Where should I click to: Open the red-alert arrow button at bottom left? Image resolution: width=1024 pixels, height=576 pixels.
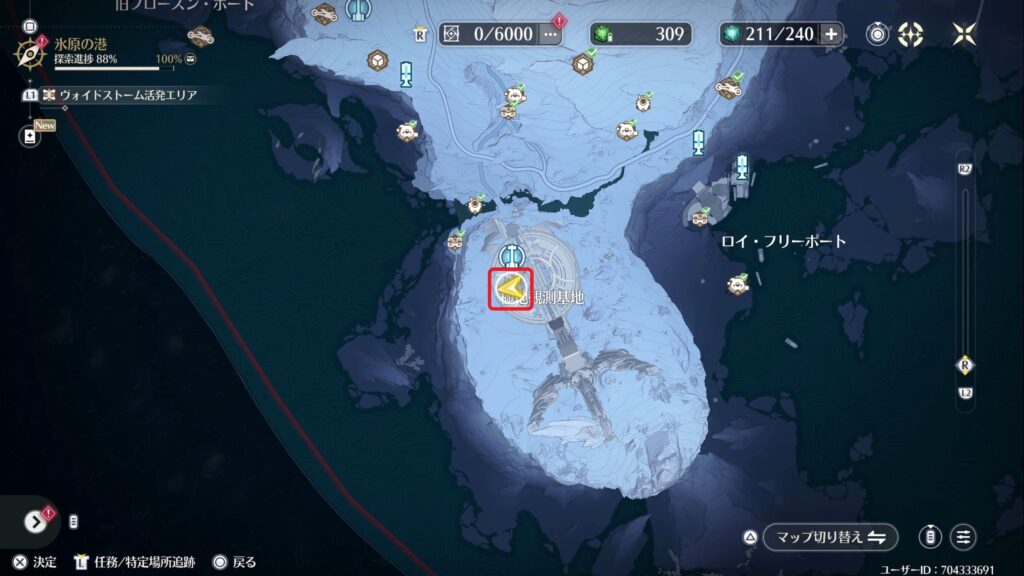point(36,521)
